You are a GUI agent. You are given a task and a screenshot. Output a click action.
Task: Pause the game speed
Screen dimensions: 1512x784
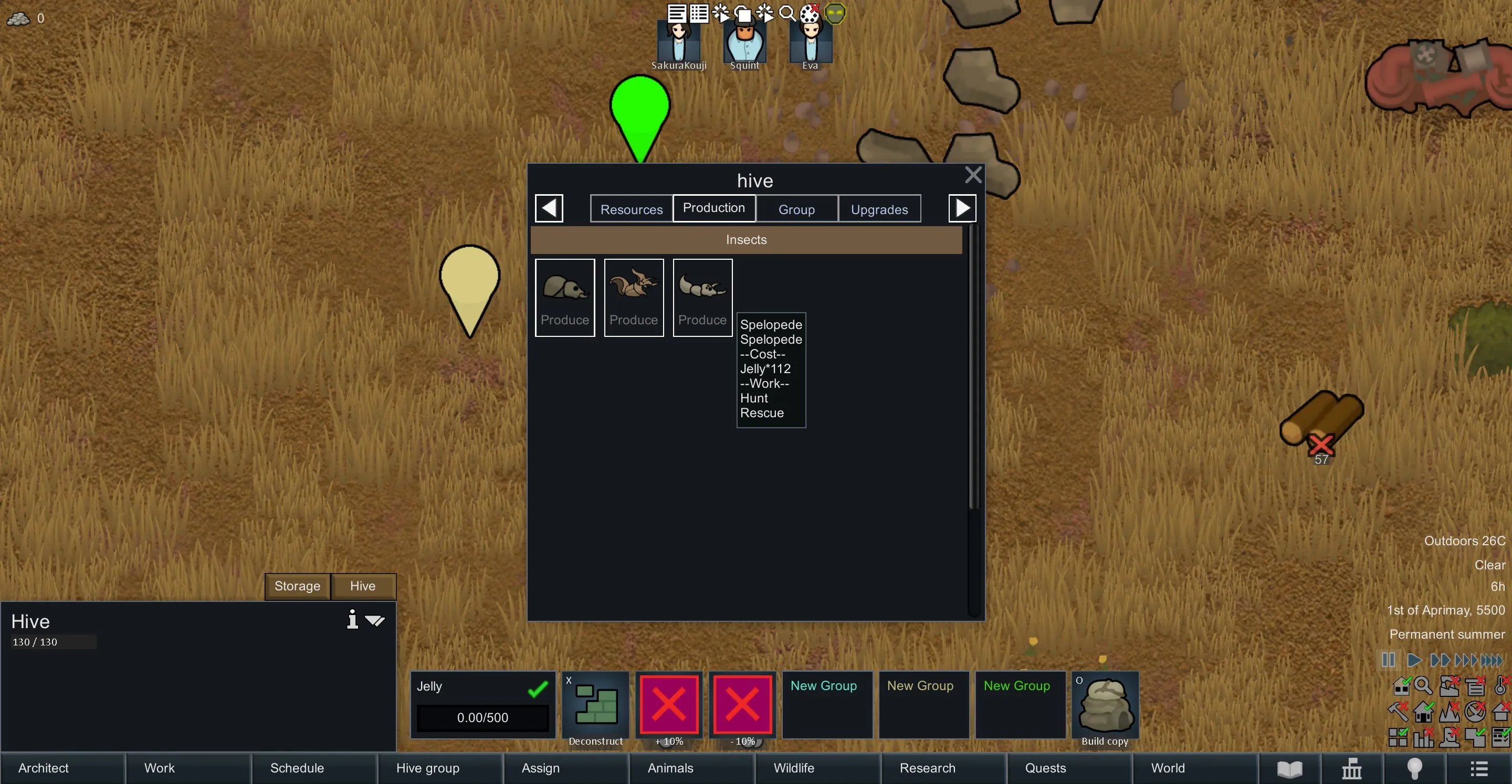pyautogui.click(x=1388, y=660)
